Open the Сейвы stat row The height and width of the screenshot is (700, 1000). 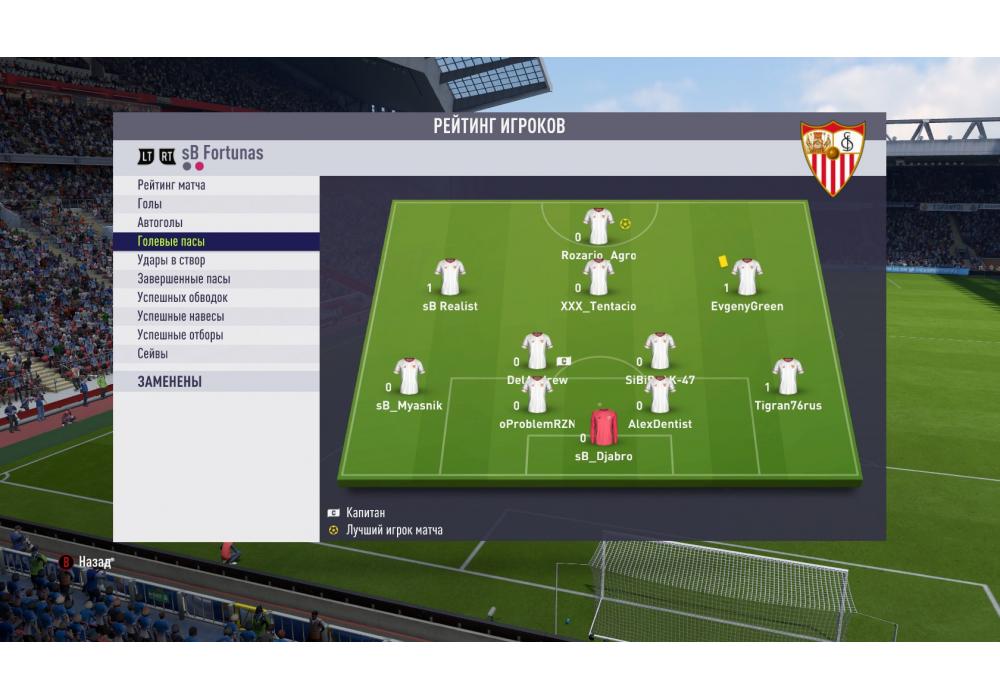215,354
